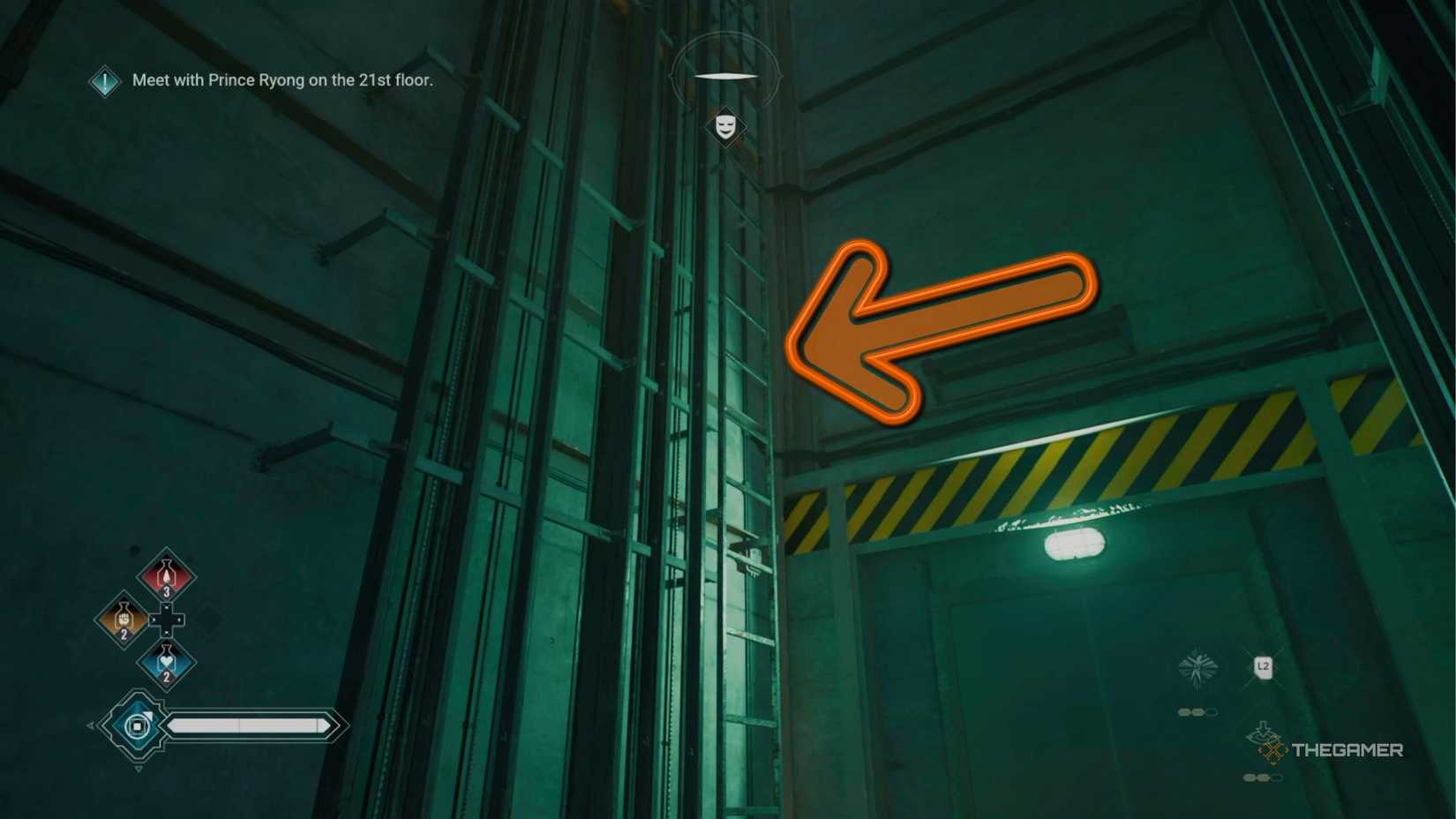Select the red flame flask icon
The image size is (1456, 819).
point(165,575)
